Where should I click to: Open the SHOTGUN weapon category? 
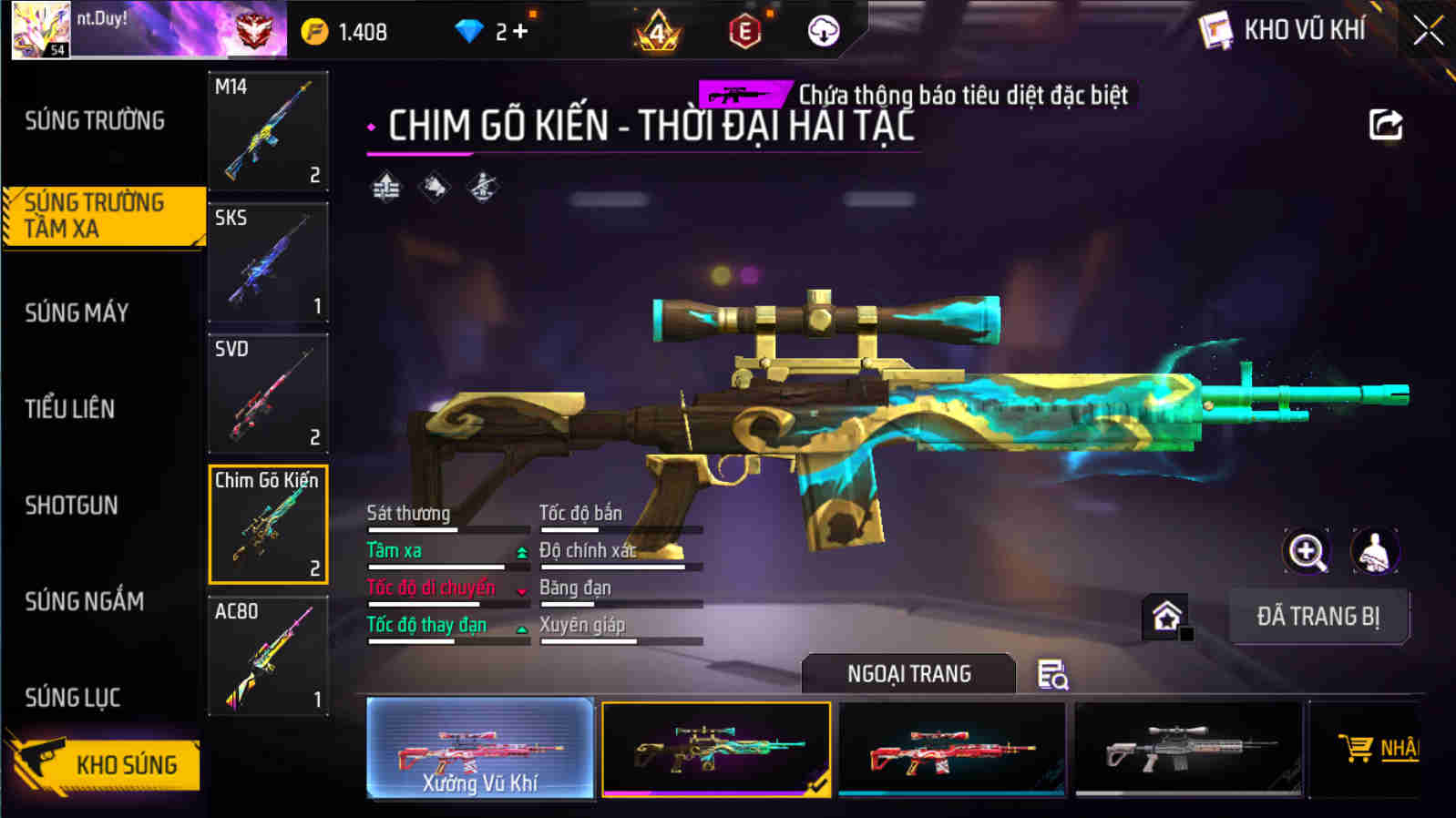point(73,505)
